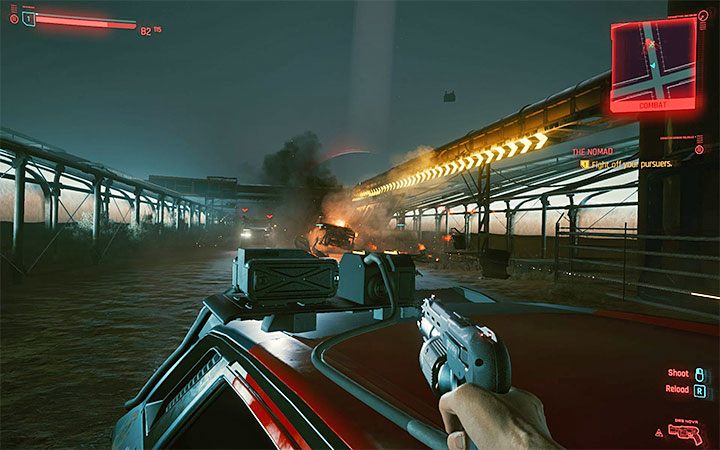Open the tracked quest The Nomad

592,151
